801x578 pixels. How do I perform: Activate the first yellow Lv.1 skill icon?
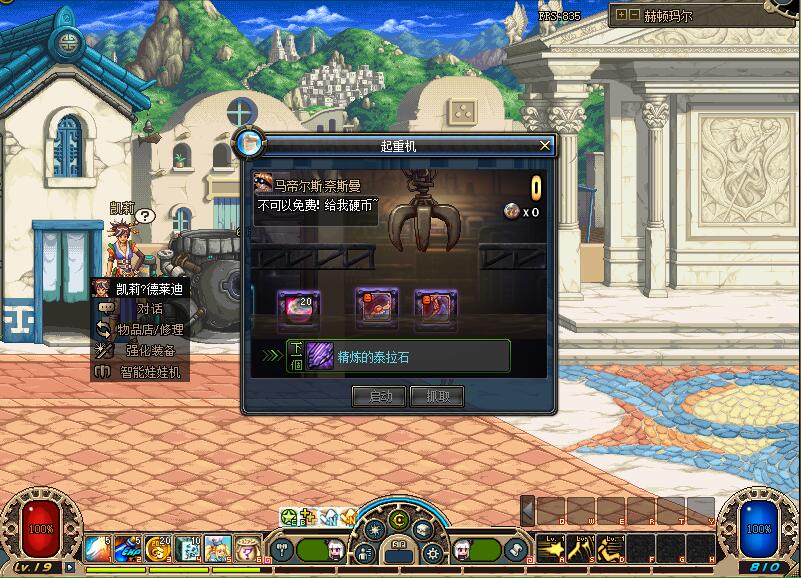point(550,546)
